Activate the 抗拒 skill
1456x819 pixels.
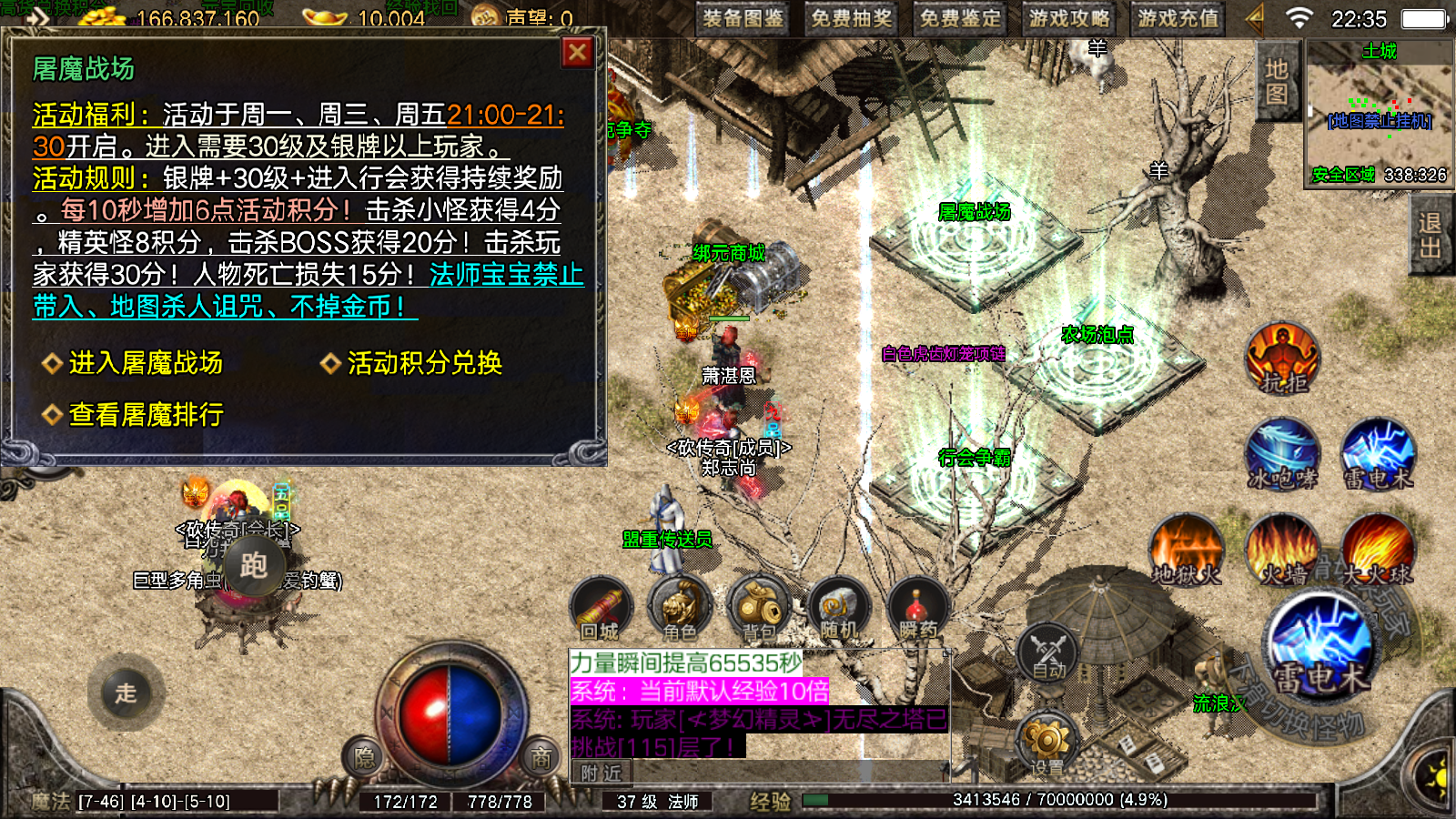coord(1283,358)
